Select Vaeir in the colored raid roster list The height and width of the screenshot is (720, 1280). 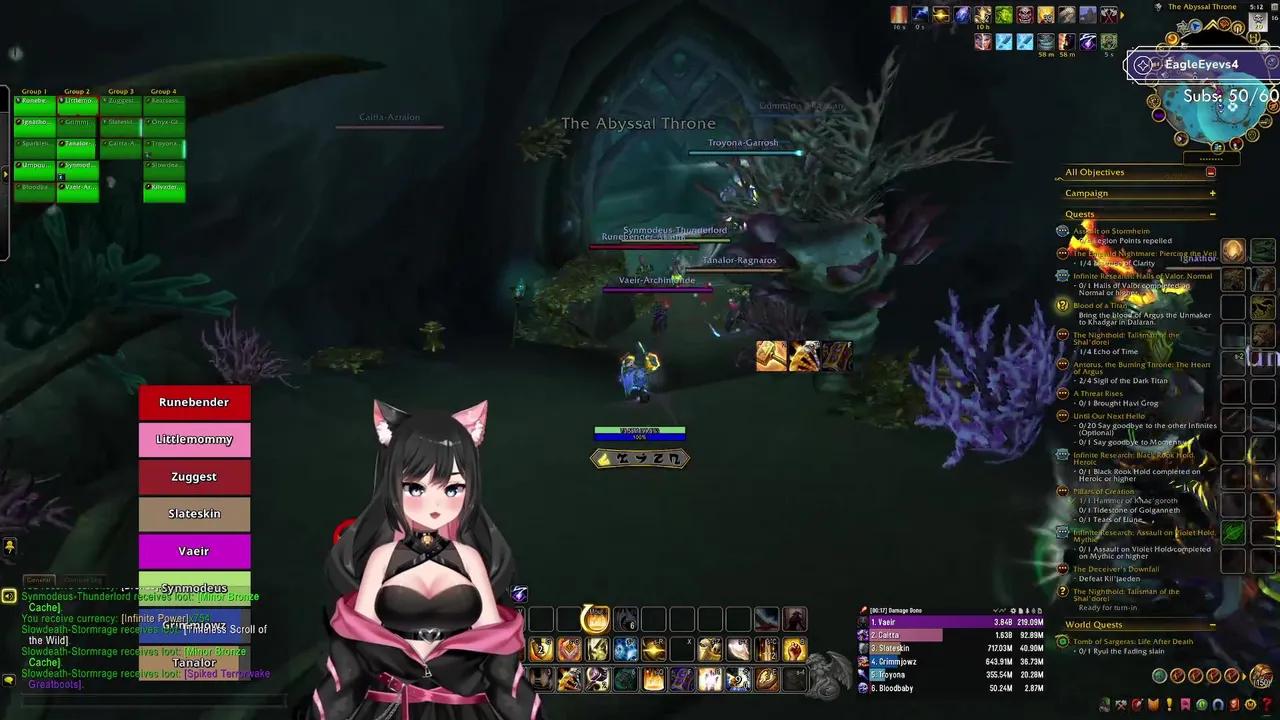194,551
